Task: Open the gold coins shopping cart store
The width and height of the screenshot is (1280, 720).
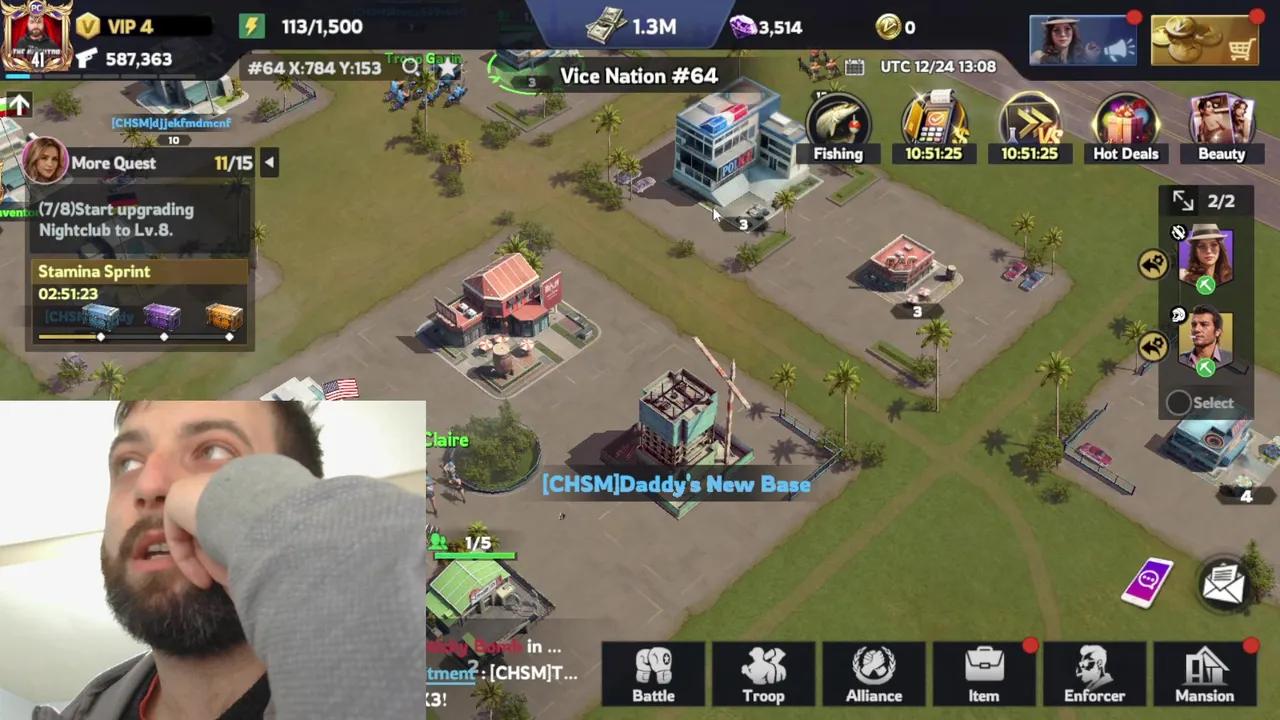Action: tap(1204, 40)
